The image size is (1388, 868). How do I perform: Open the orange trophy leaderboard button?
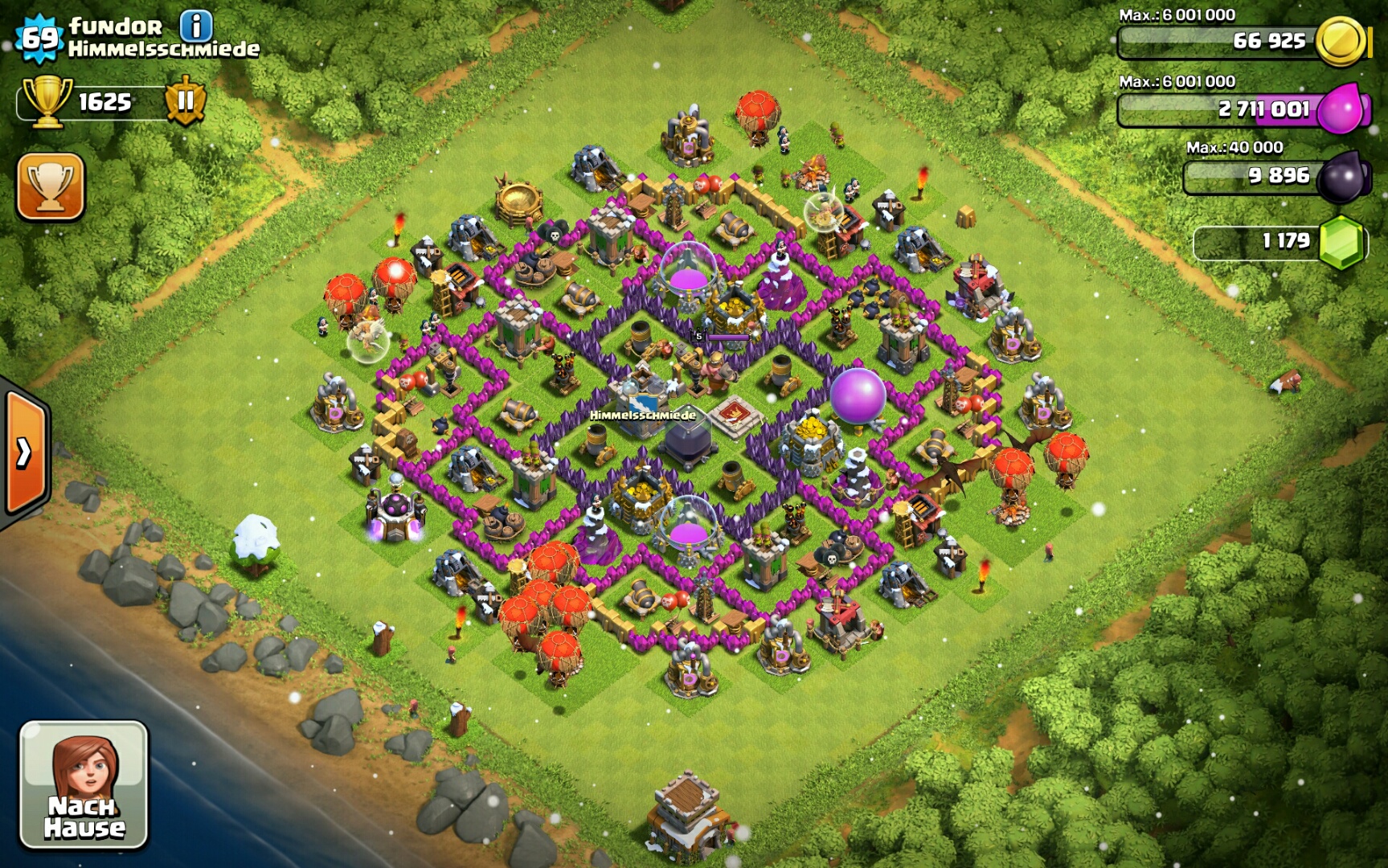pyautogui.click(x=50, y=186)
